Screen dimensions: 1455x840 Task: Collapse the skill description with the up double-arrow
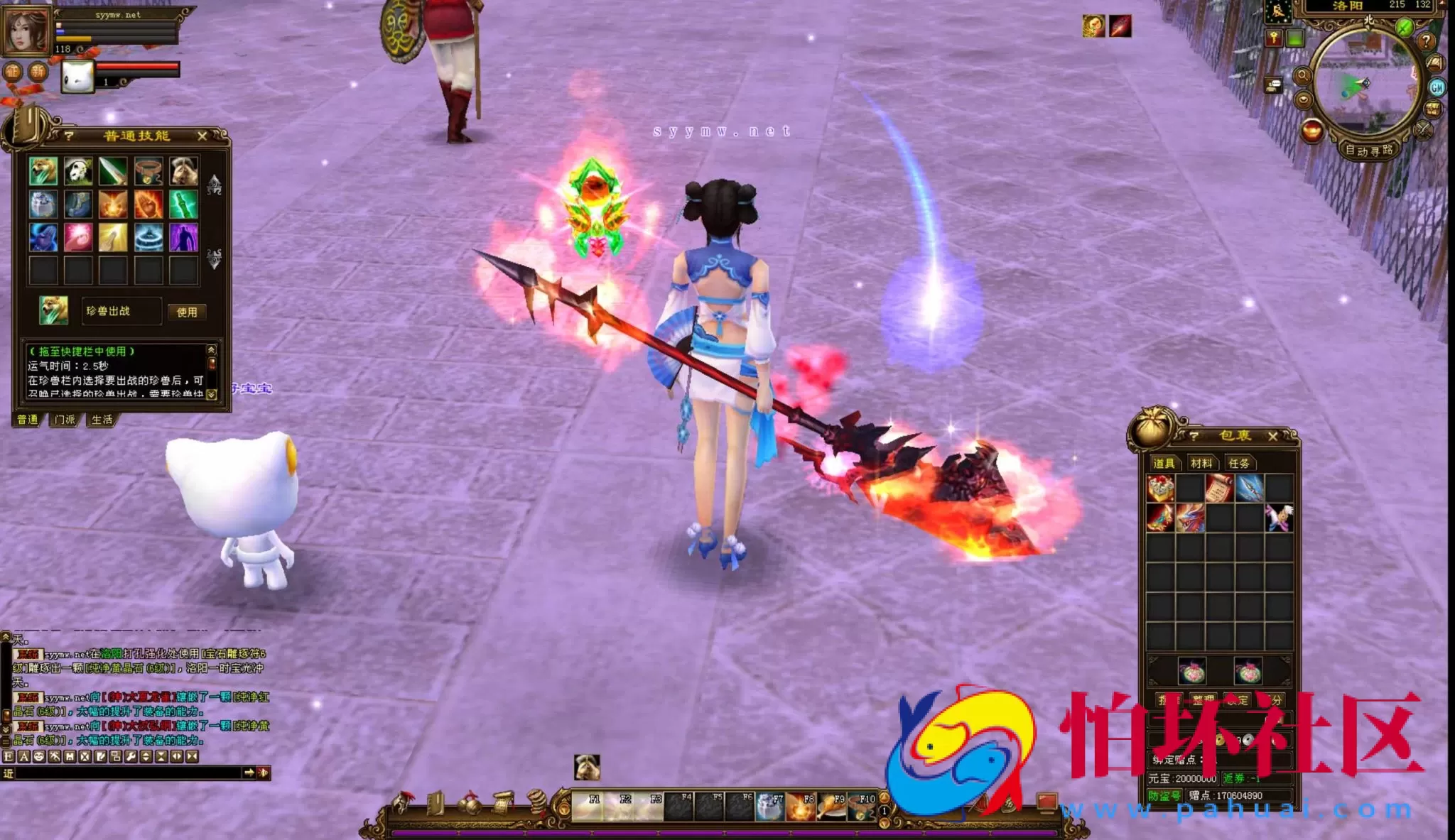point(211,349)
